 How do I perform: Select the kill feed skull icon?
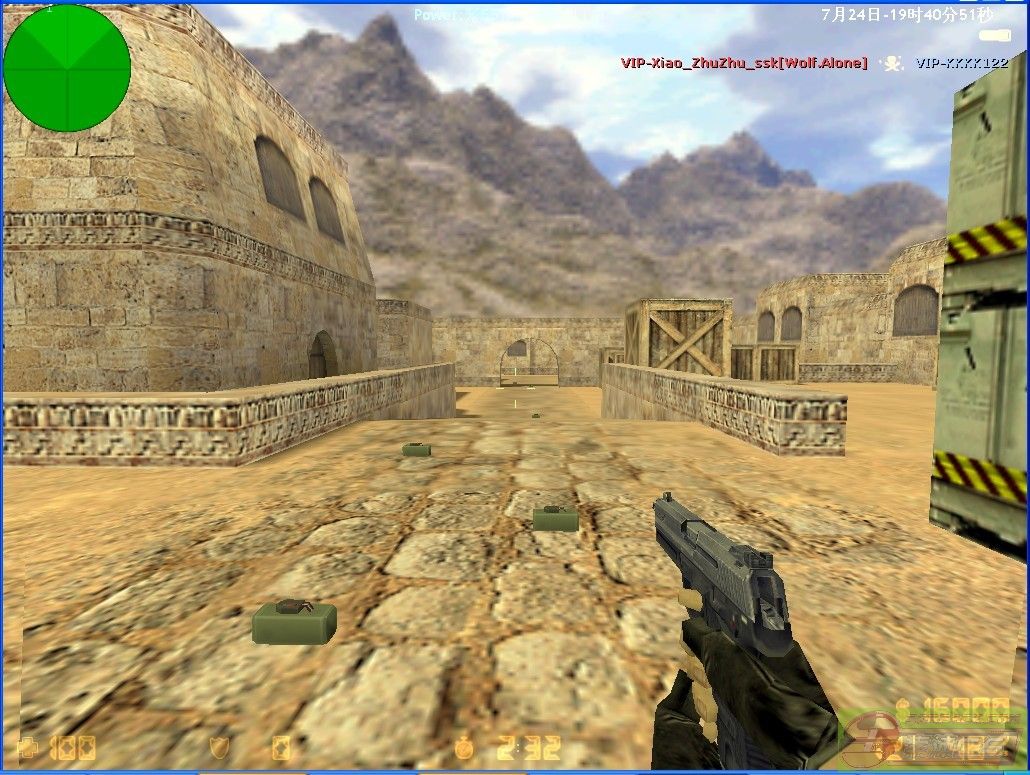coord(891,63)
